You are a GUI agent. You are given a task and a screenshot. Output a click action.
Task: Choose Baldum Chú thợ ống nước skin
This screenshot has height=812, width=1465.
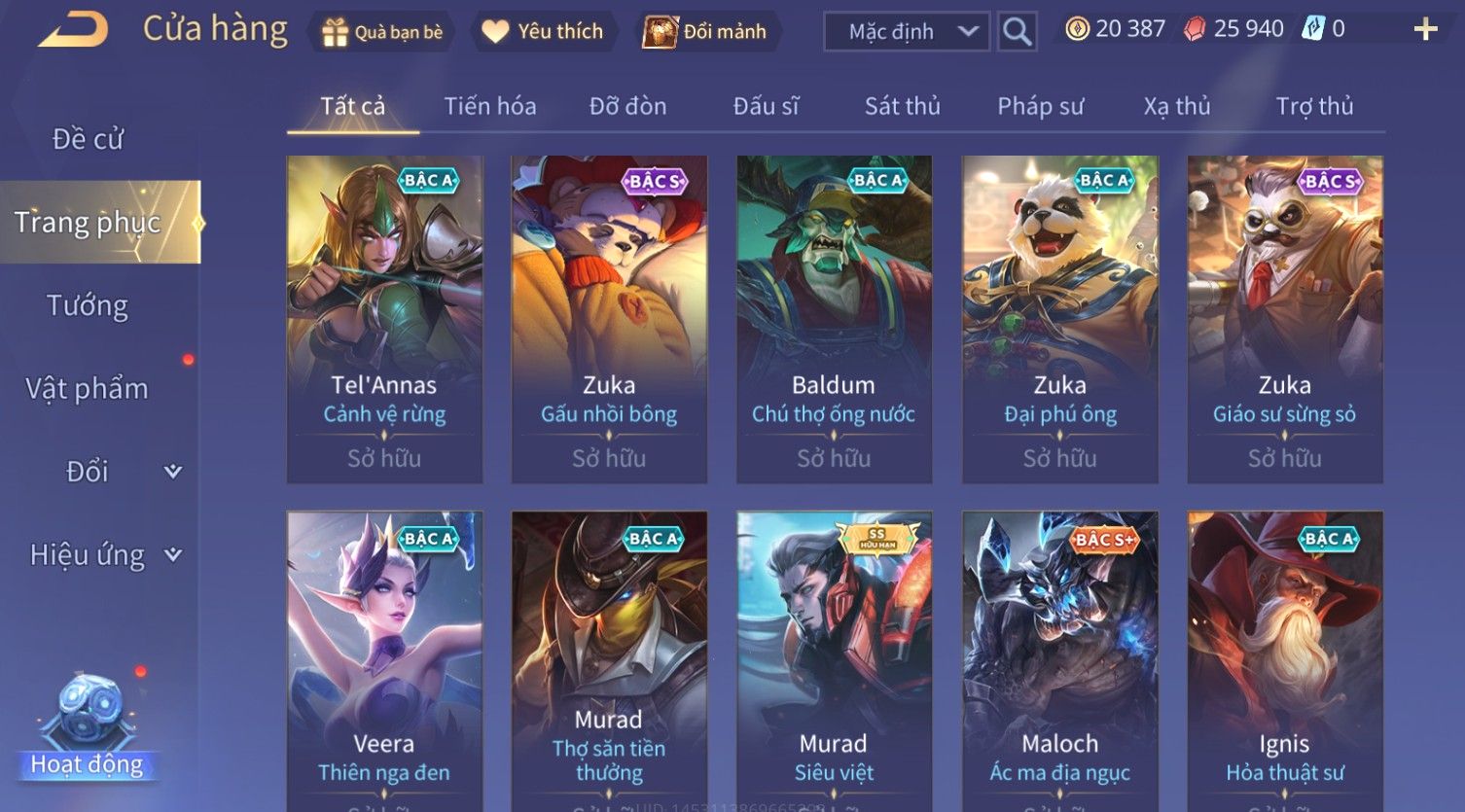(834, 319)
